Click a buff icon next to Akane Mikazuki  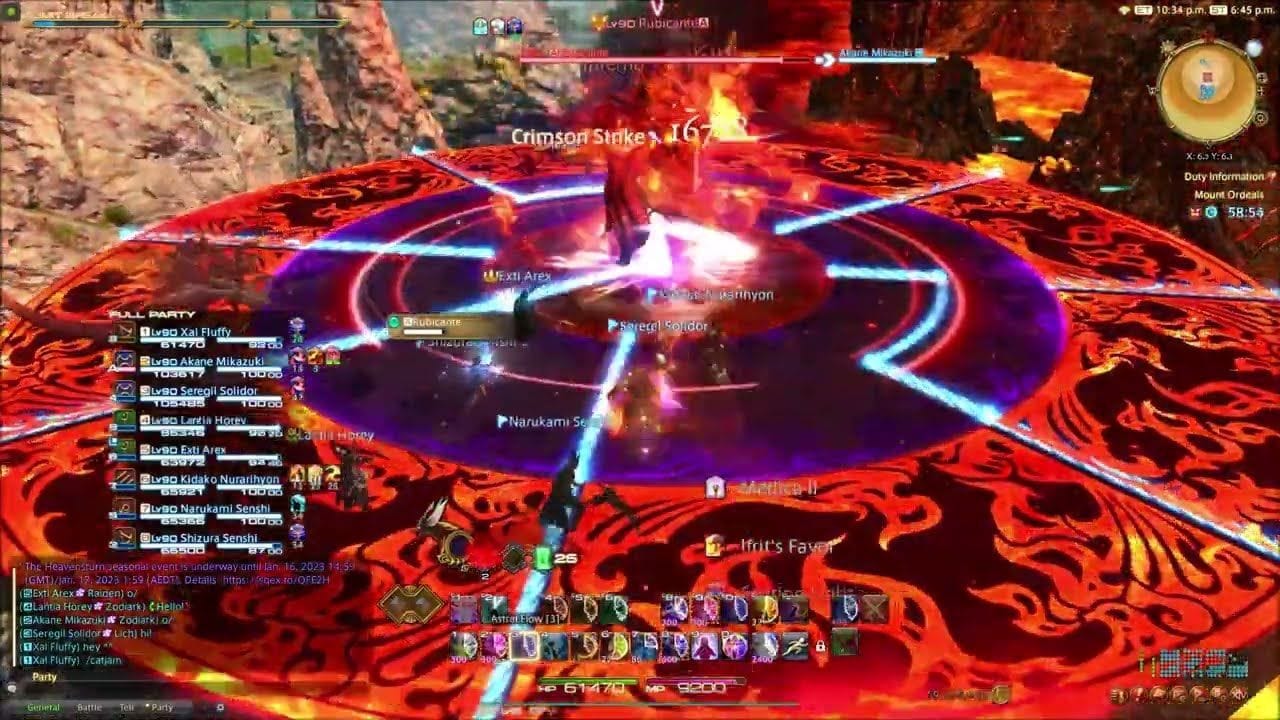296,358
